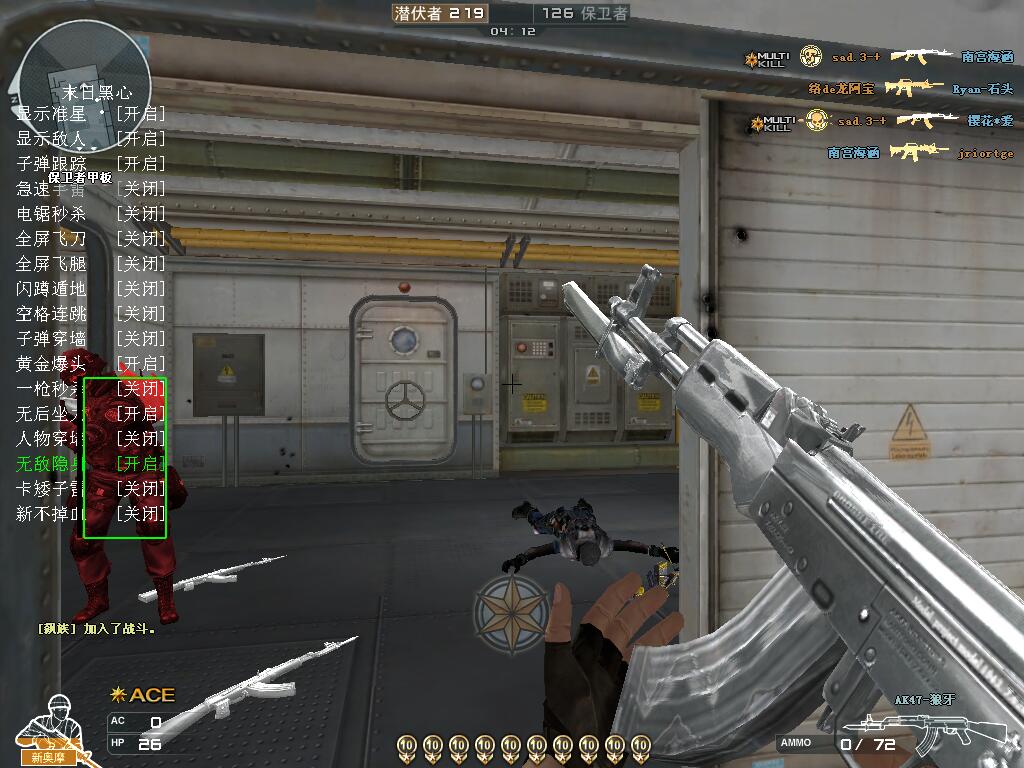The image size is (1024, 768).
Task: Toggle the 显示准星 menu entry
Action: tap(90, 113)
